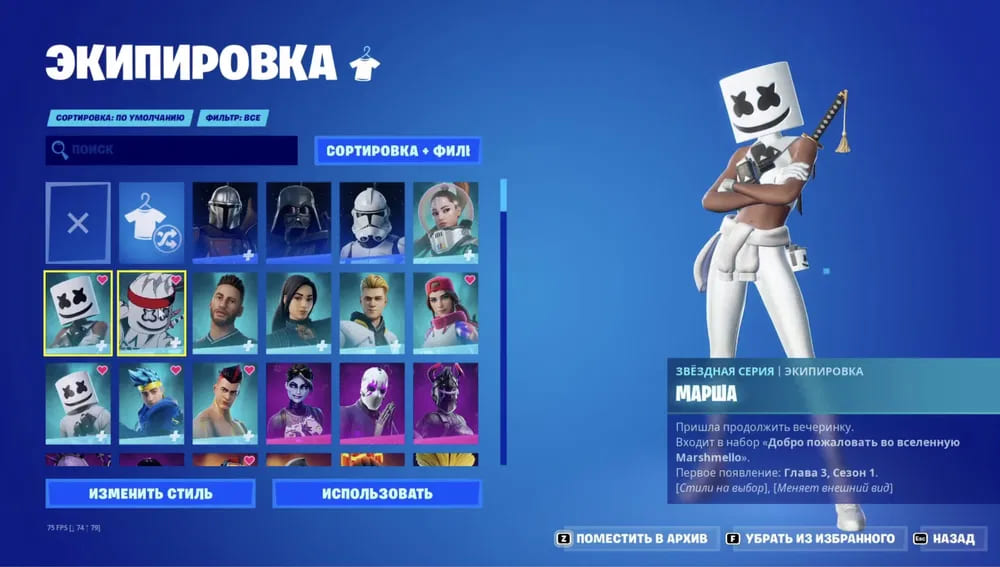This screenshot has width=1000, height=567.
Task: Click the ПОИСК search field
Action: tap(171, 150)
